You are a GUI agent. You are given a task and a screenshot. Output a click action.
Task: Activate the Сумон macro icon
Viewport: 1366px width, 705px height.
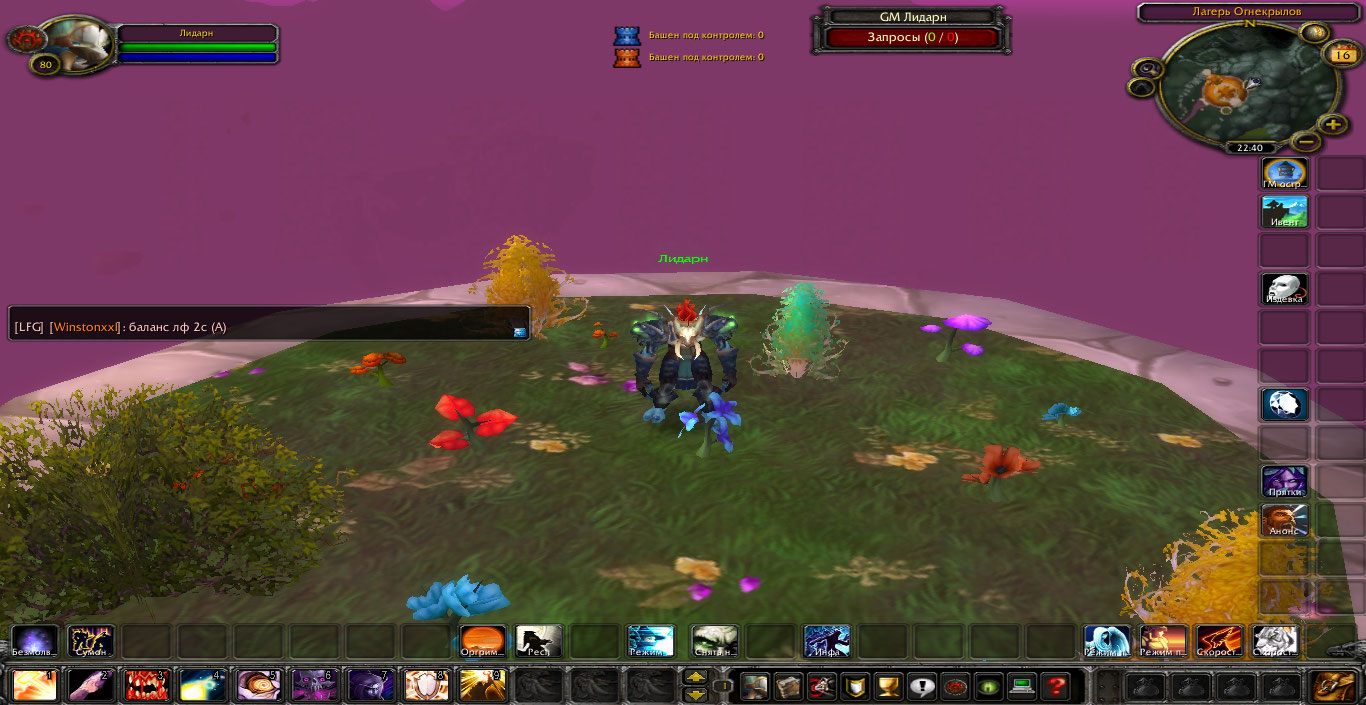pyautogui.click(x=91, y=641)
